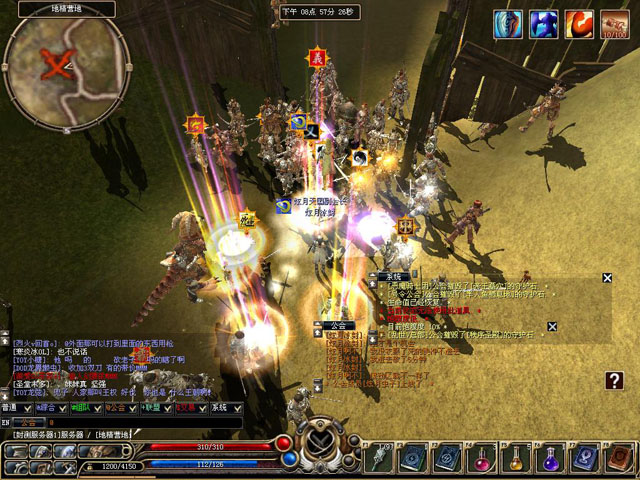This screenshot has height=480, width=640.
Task: Click the orange flame buff icon
Action: pyautogui.click(x=579, y=24)
